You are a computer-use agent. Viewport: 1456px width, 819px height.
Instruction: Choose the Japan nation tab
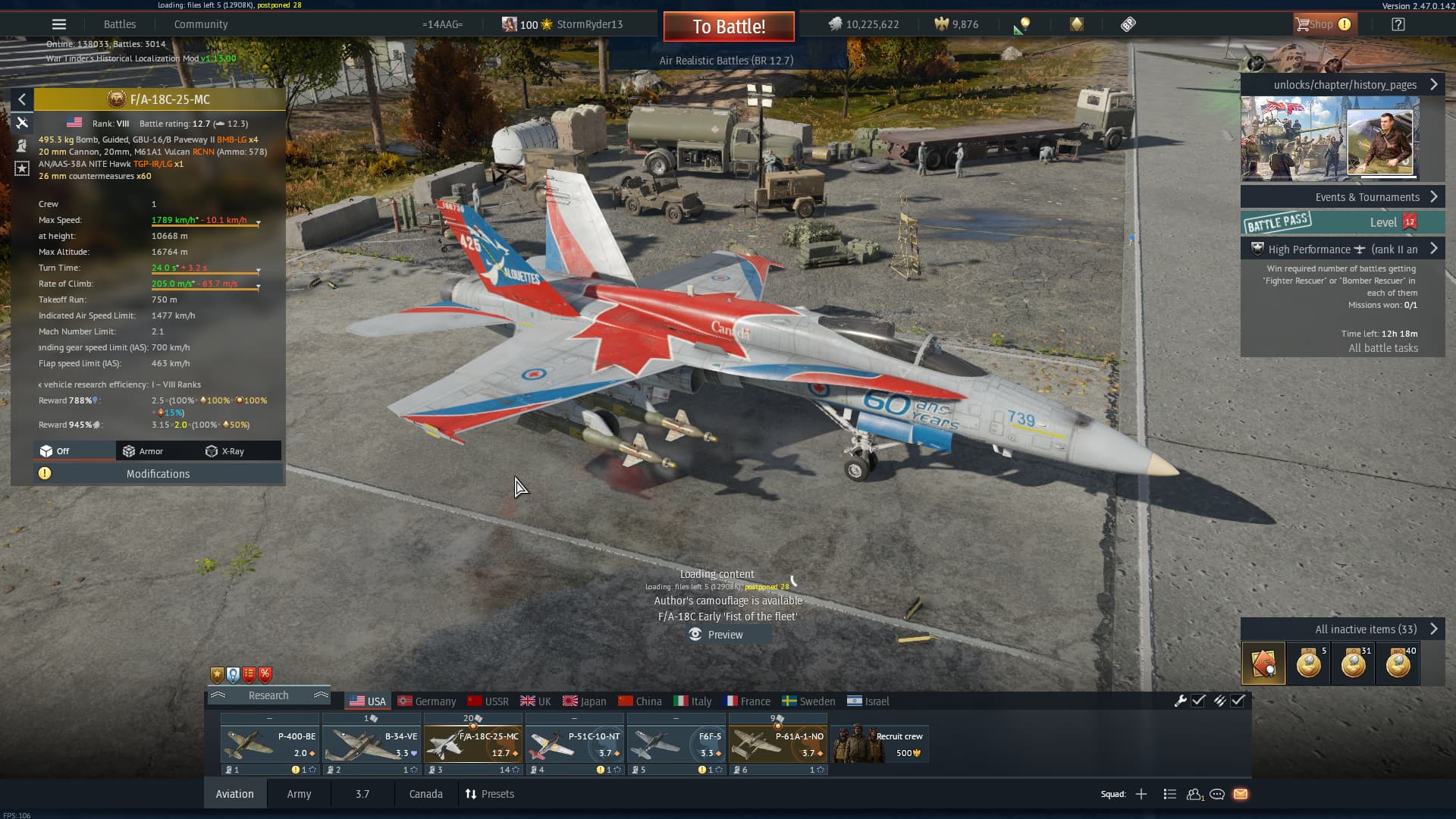point(585,701)
